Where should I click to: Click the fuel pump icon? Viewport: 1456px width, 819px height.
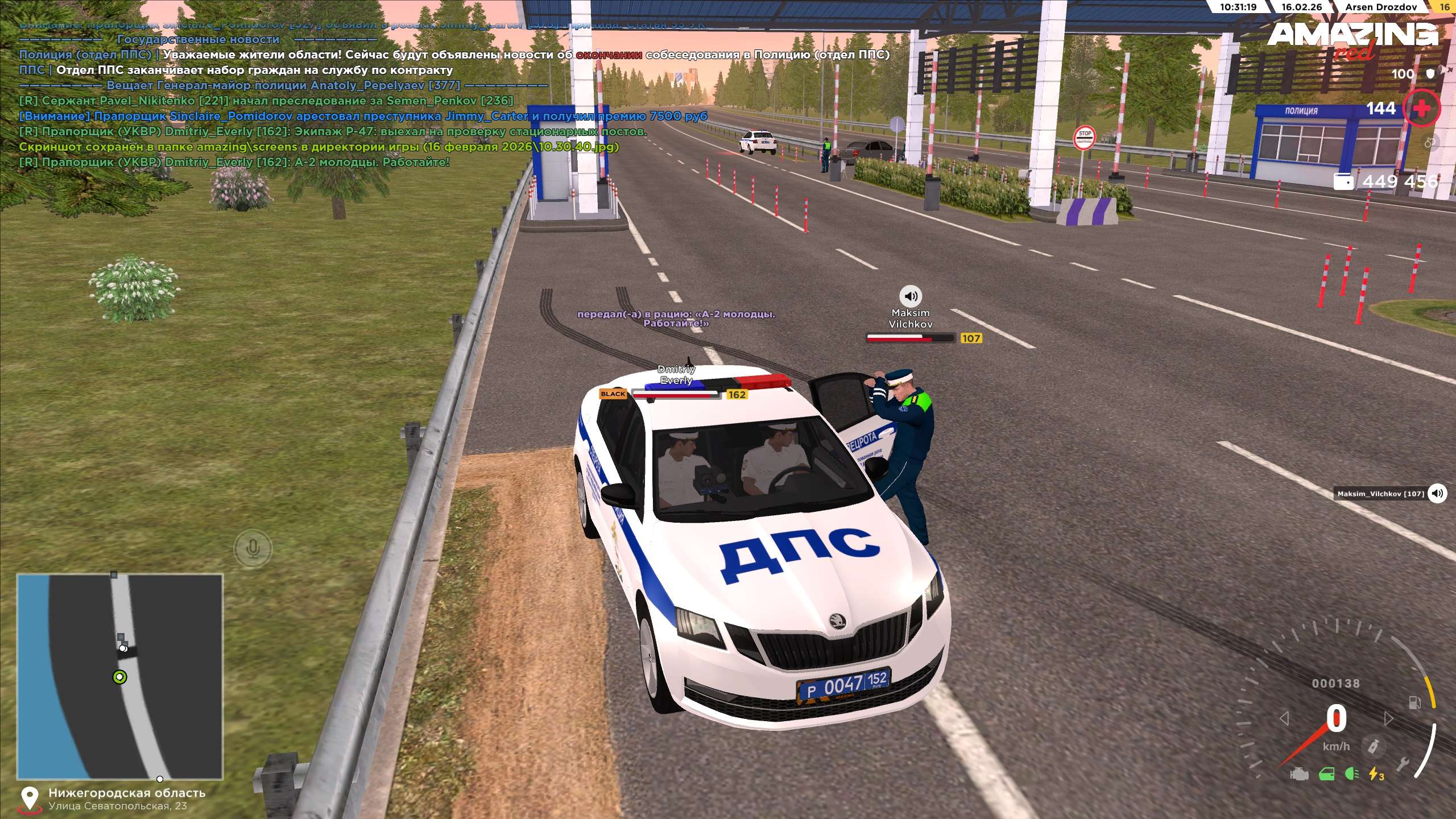(1414, 703)
